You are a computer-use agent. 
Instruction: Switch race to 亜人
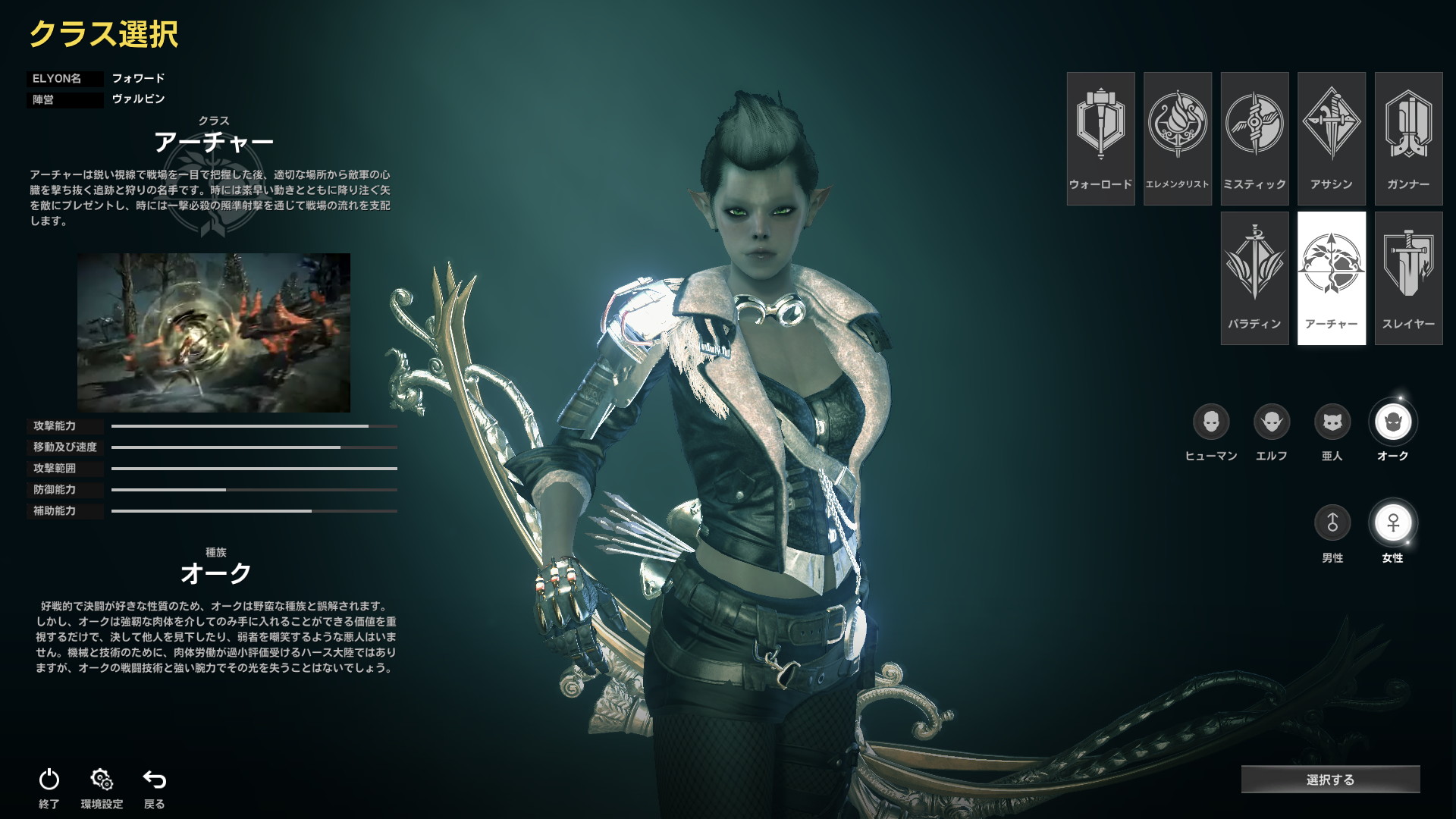(1332, 422)
